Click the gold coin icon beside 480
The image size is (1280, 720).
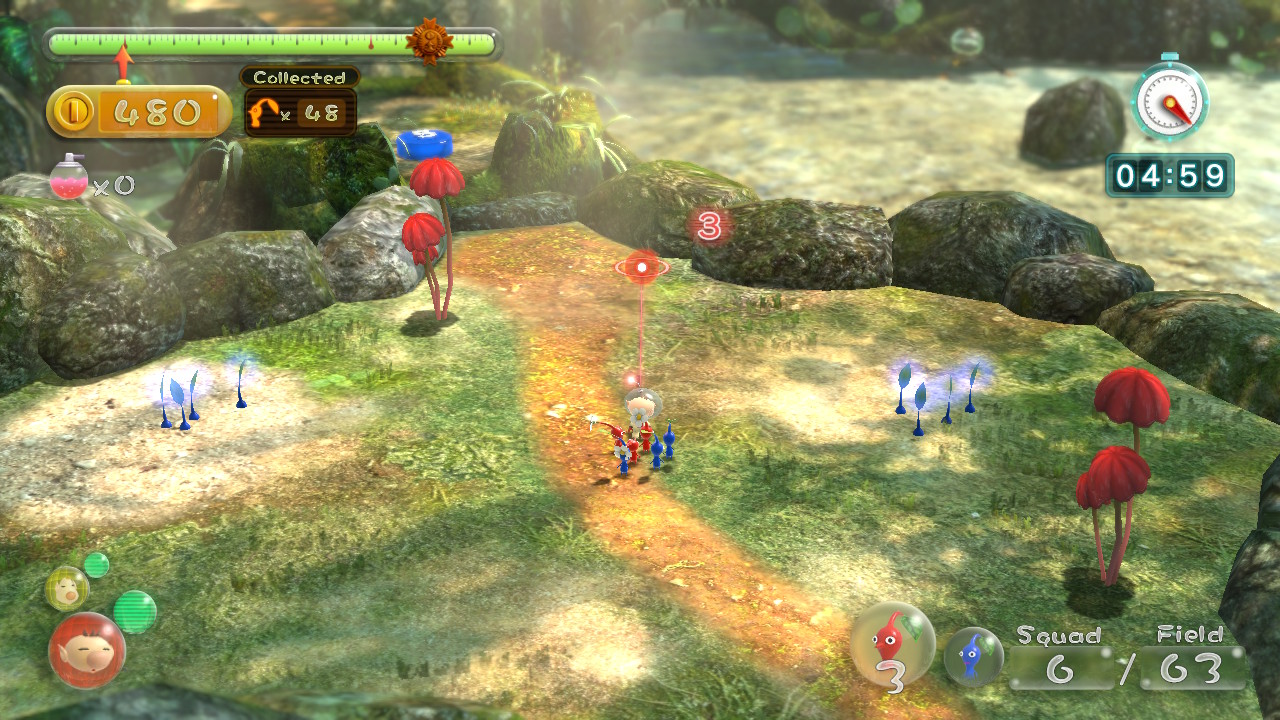click(72, 113)
